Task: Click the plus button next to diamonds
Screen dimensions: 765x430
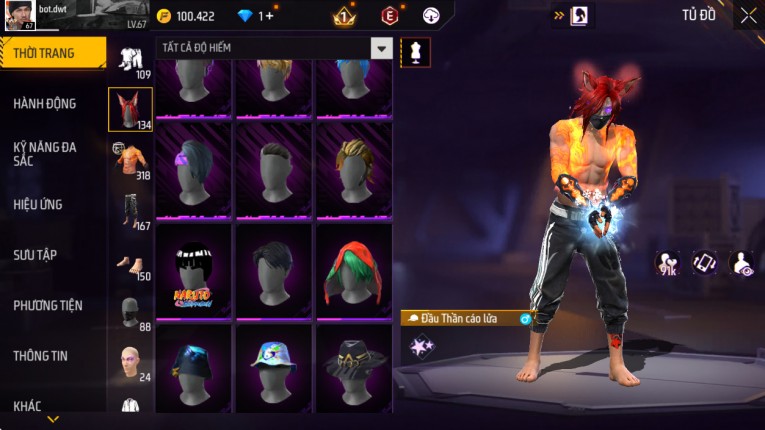Action: tap(269, 16)
